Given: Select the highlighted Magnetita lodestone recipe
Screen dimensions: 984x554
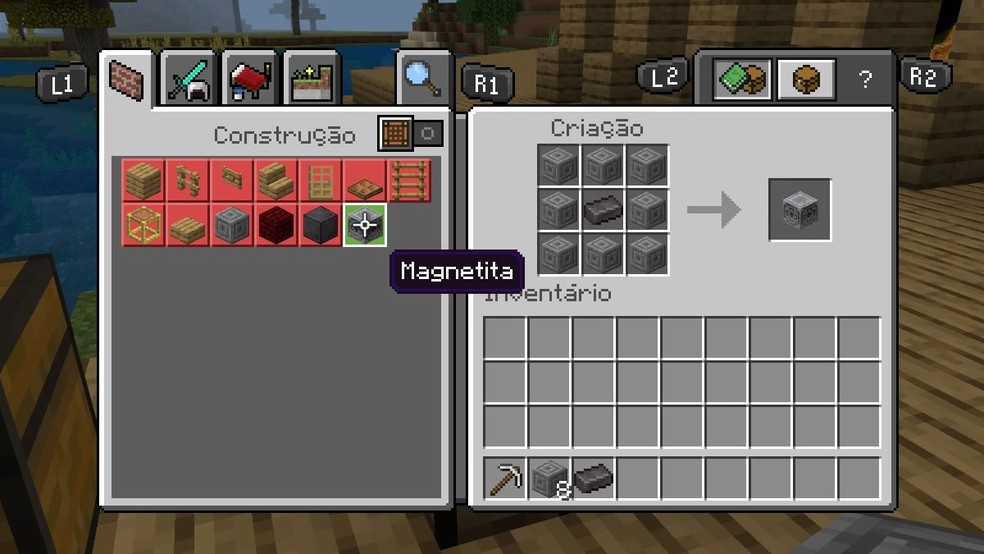Looking at the screenshot, I should [364, 224].
